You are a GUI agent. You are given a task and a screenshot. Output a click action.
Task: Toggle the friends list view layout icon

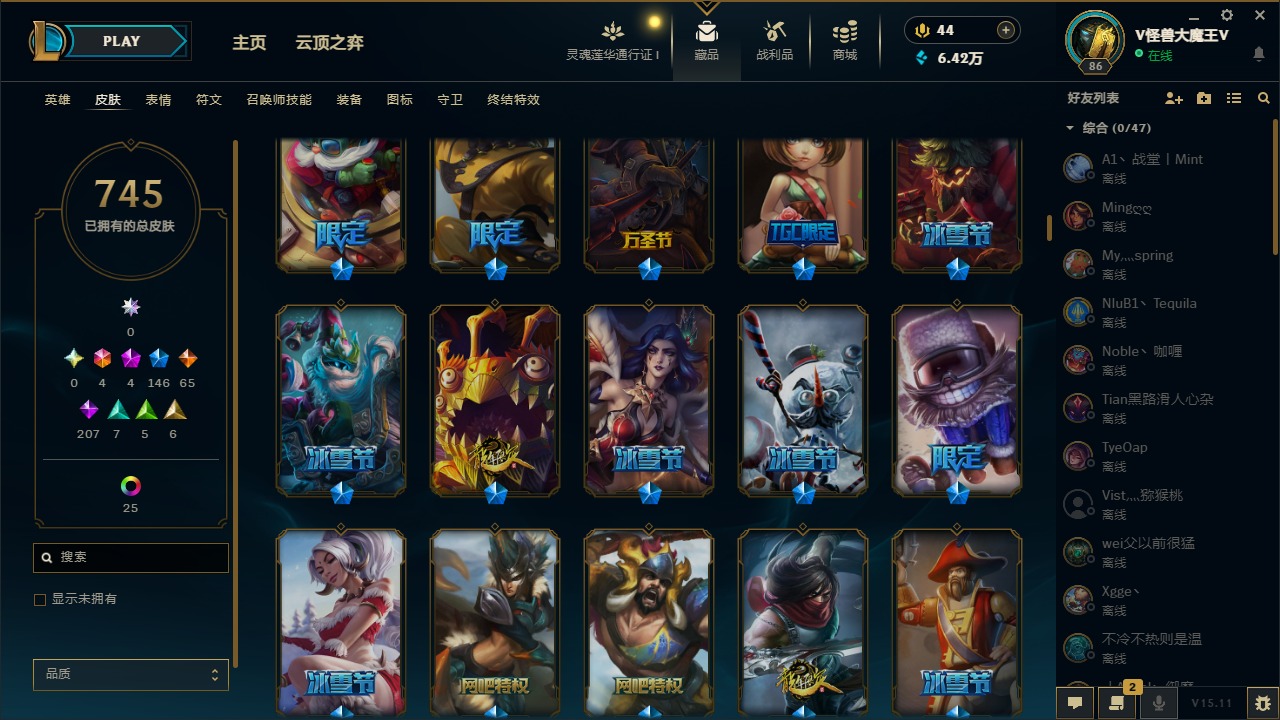coord(1233,97)
